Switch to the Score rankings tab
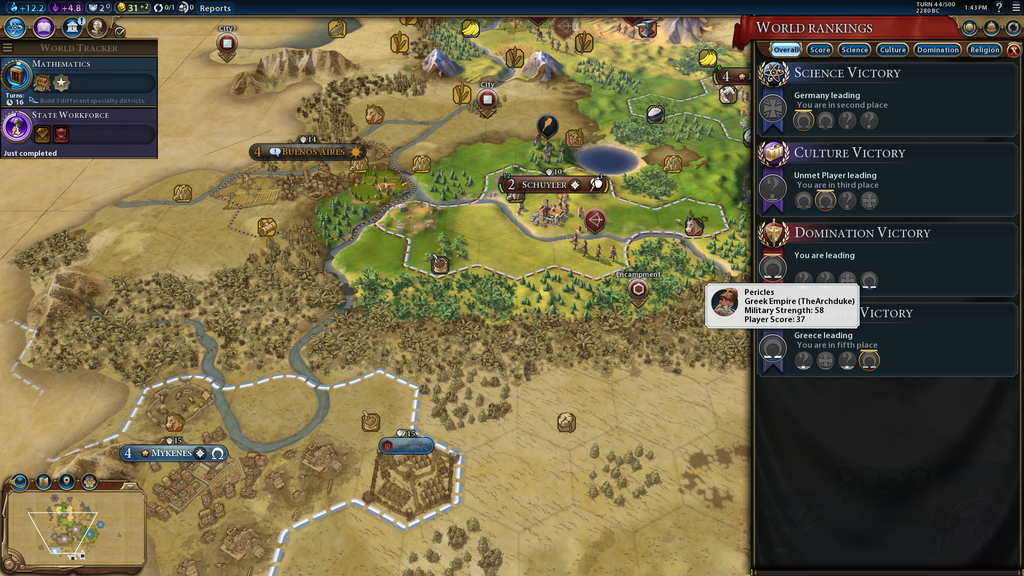This screenshot has width=1024, height=576. pos(820,49)
